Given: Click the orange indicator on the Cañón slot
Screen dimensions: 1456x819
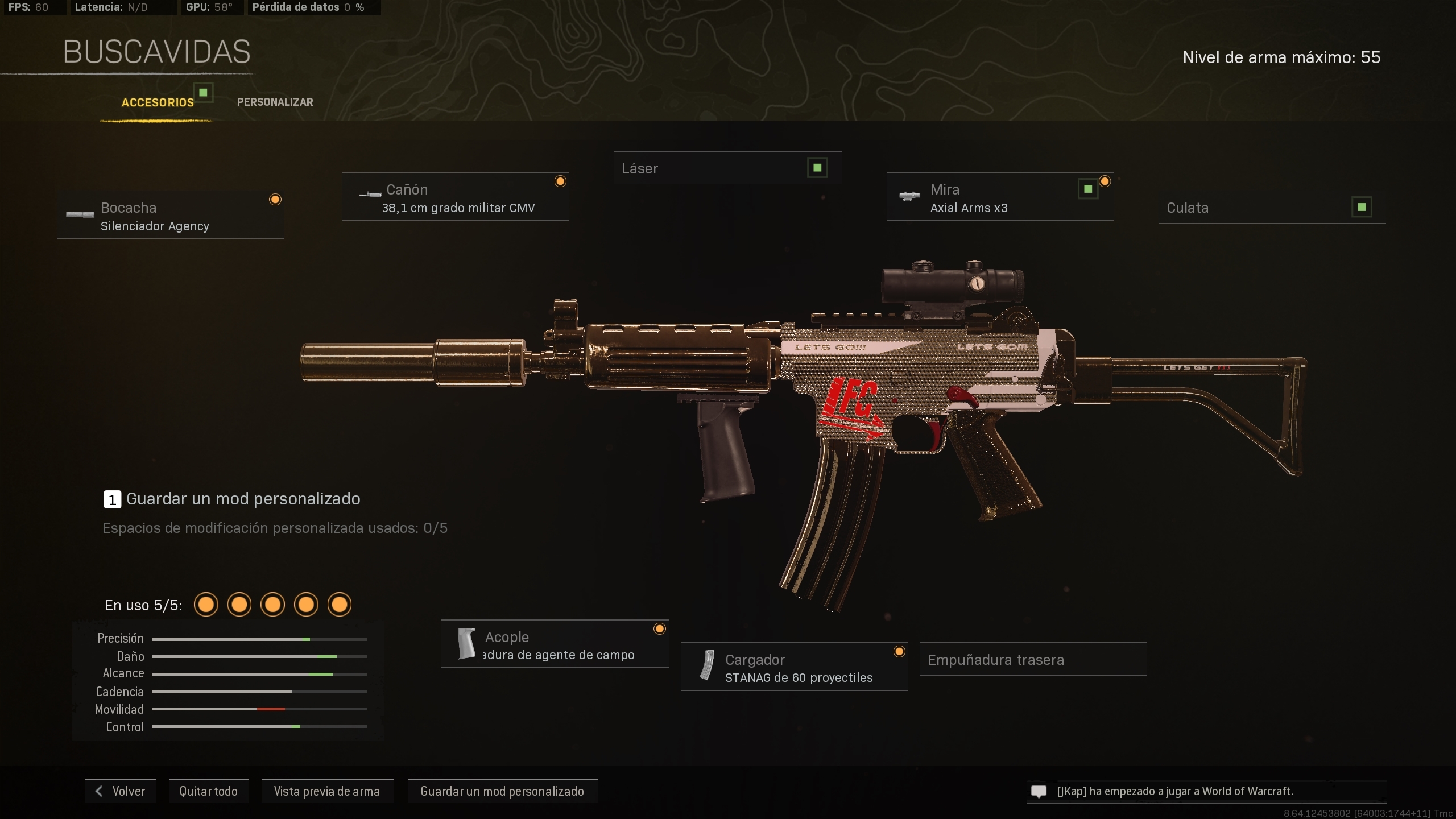Looking at the screenshot, I should tap(561, 181).
